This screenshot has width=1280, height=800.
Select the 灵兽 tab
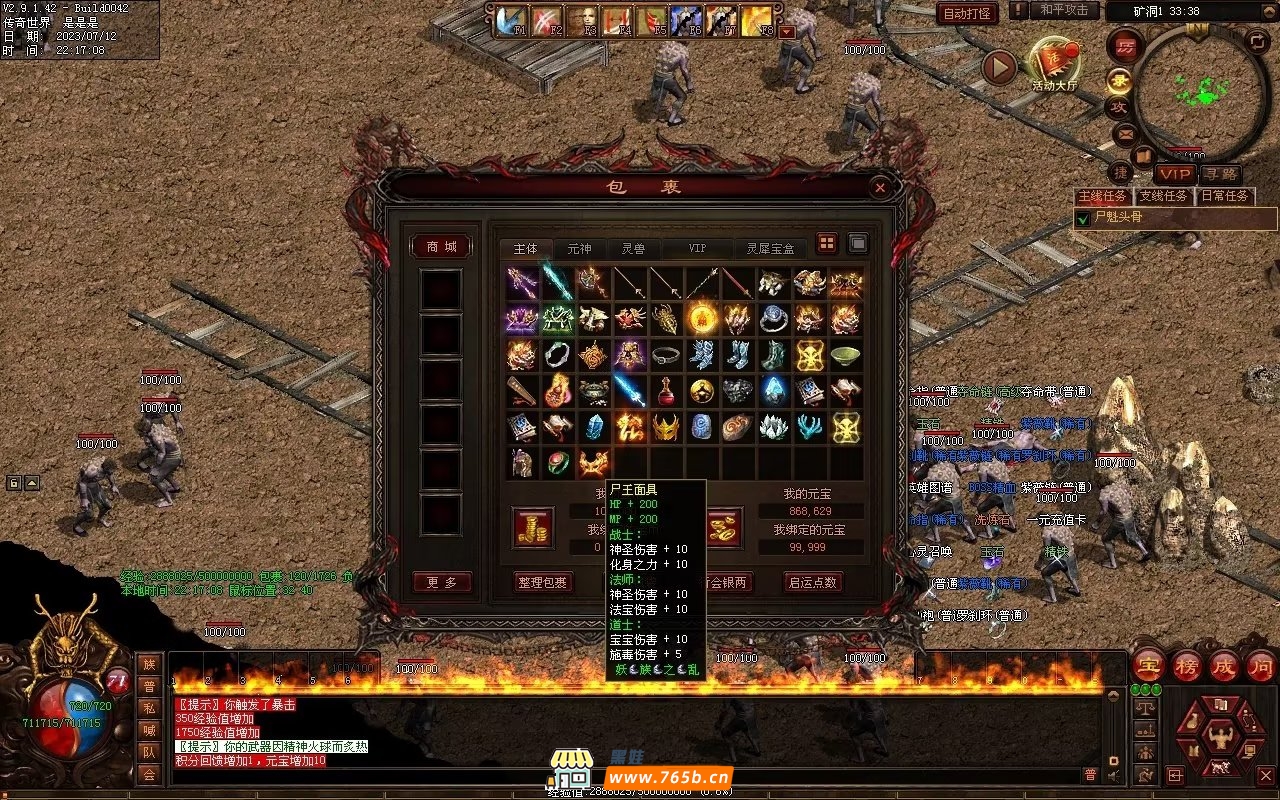tap(633, 249)
